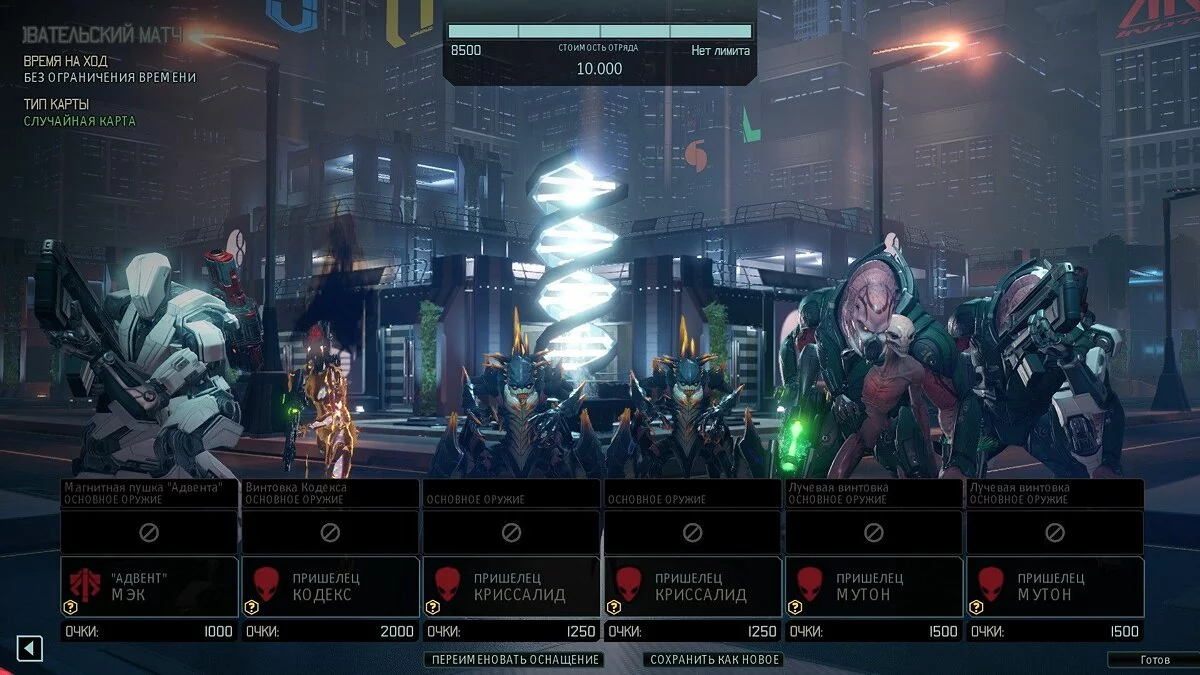The width and height of the screenshot is (1200, 675).
Task: Select the Codex alien unit card
Action: pyautogui.click(x=331, y=586)
